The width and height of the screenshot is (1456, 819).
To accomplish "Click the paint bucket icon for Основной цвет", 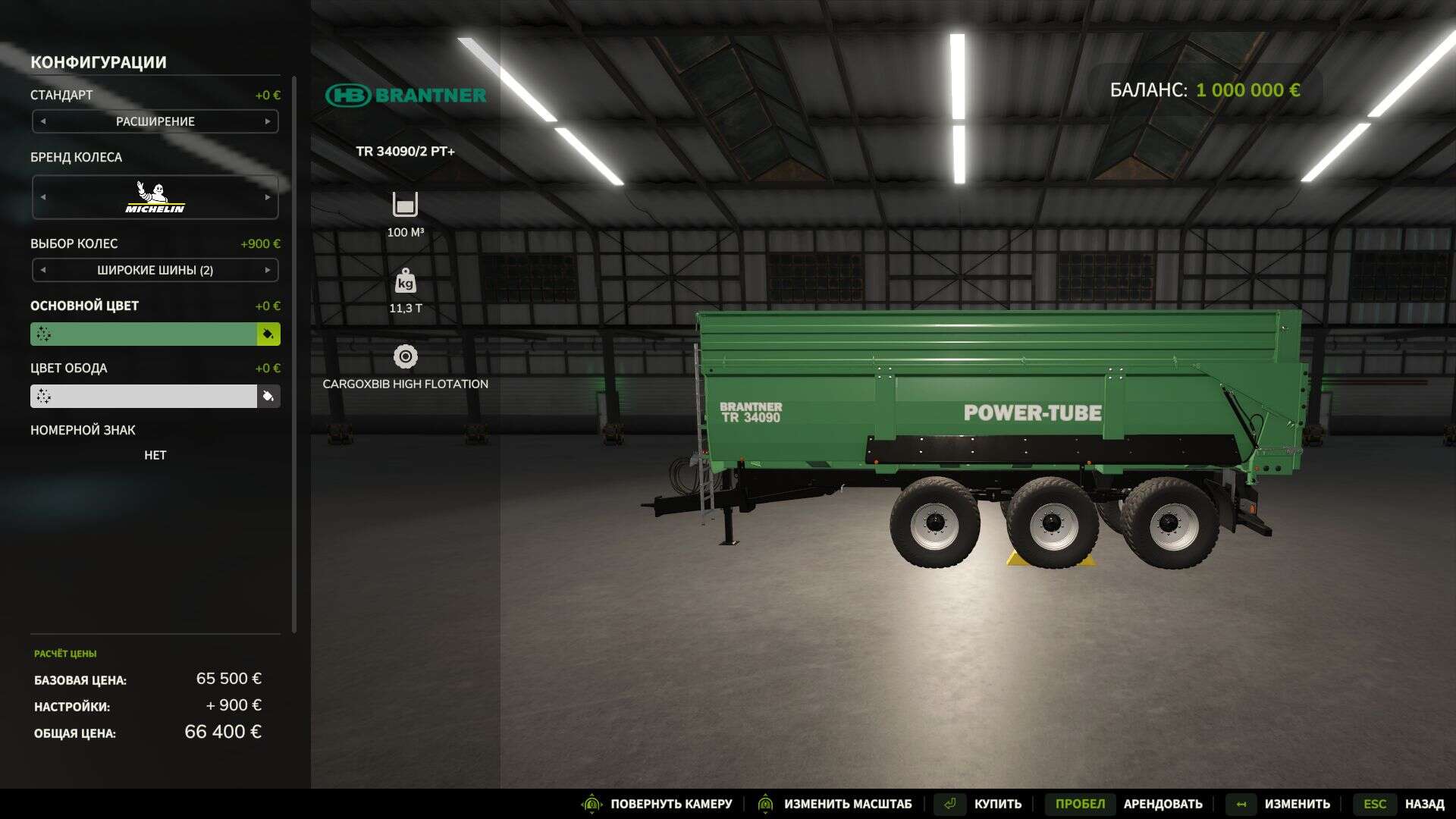I will pos(268,334).
